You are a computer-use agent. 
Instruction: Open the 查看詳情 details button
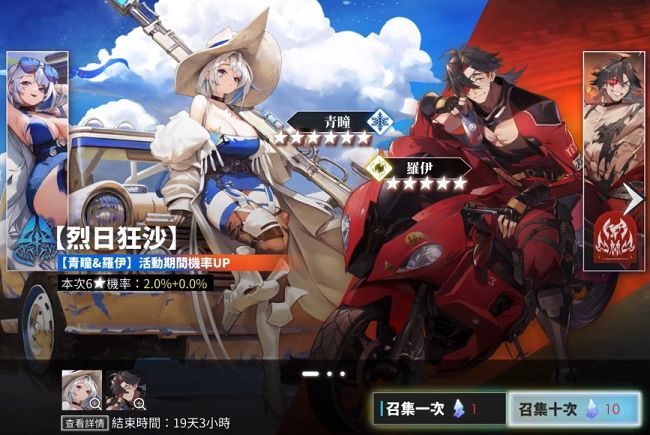coord(84,423)
